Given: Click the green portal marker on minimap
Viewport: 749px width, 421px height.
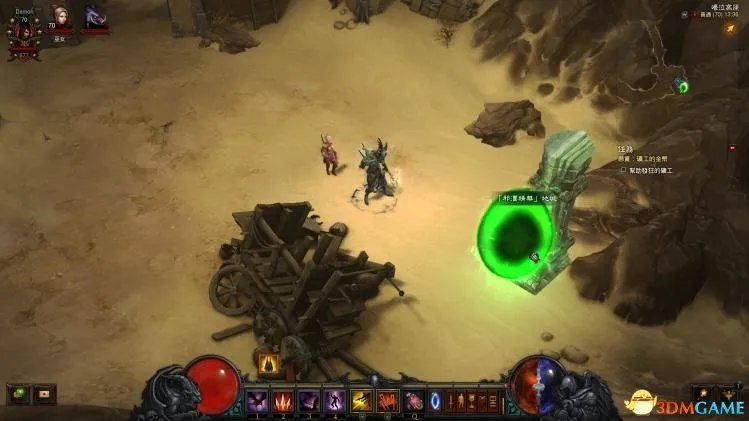Looking at the screenshot, I should 683,87.
